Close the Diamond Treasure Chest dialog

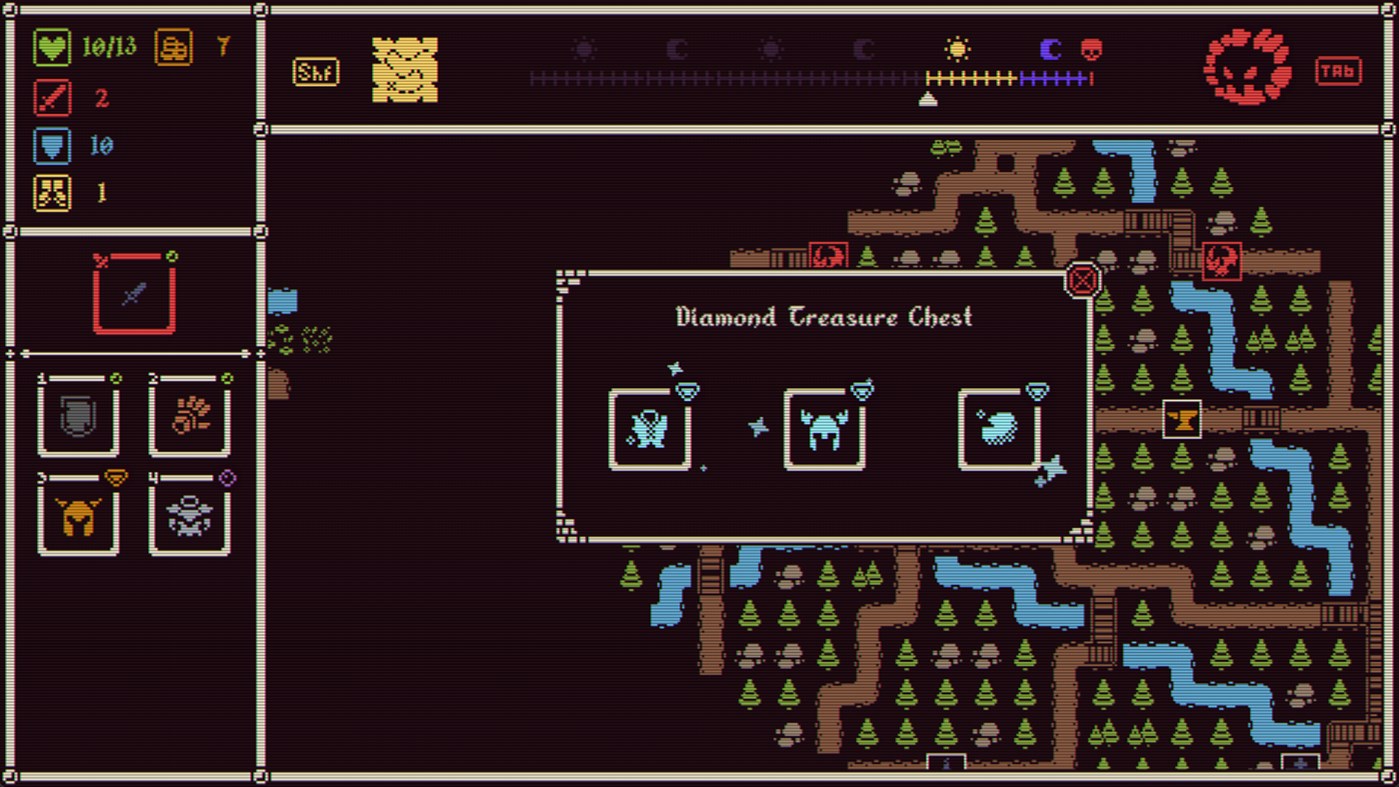pyautogui.click(x=1082, y=280)
